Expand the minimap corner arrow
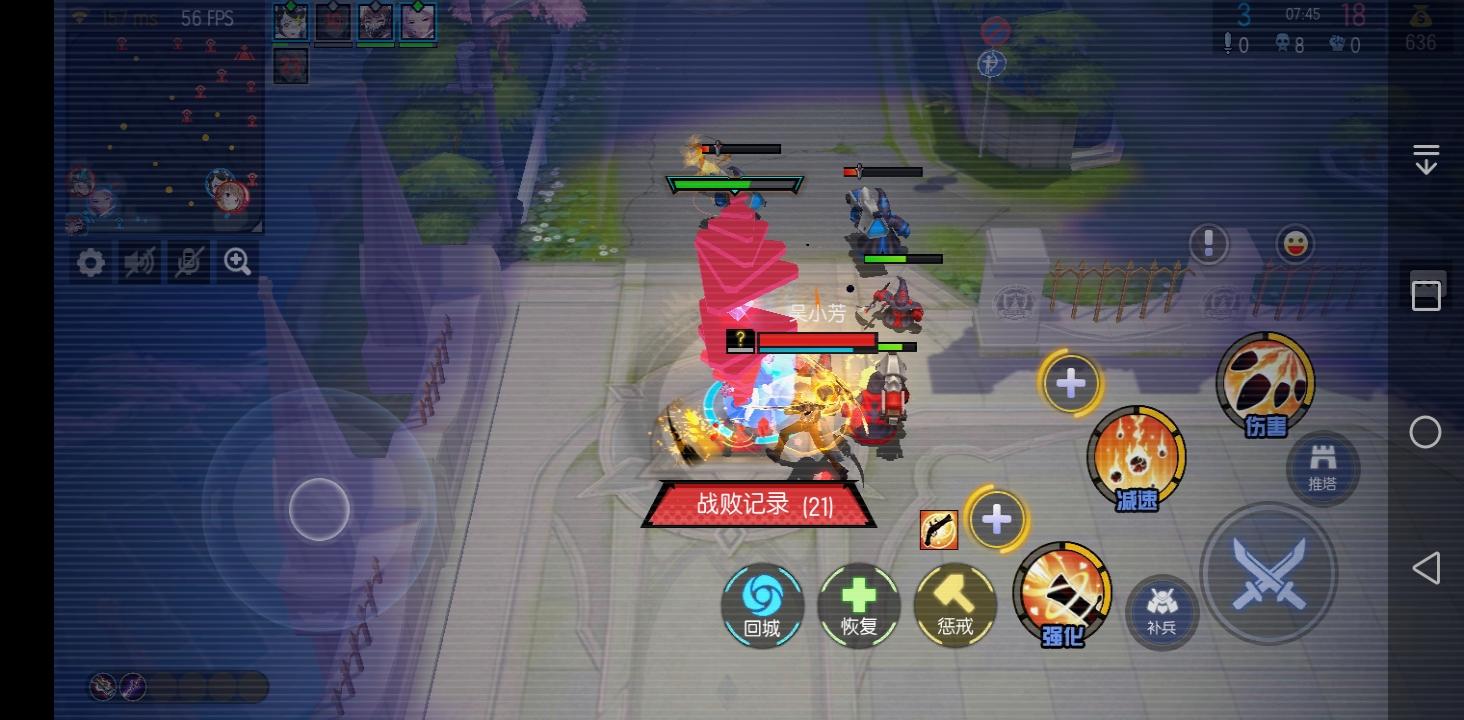 pos(258,226)
